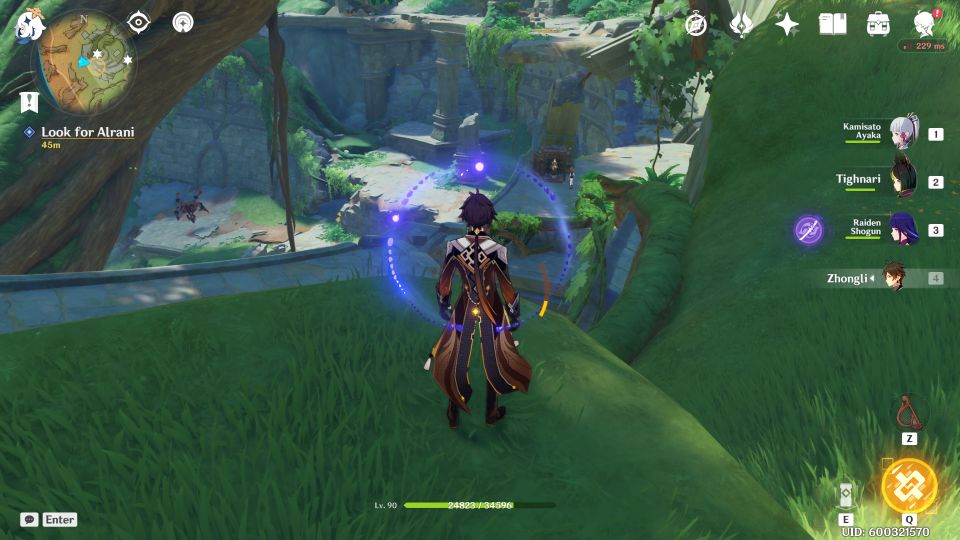Viewport: 960px width, 540px height.
Task: Open the circular minimap
Action: coord(86,57)
